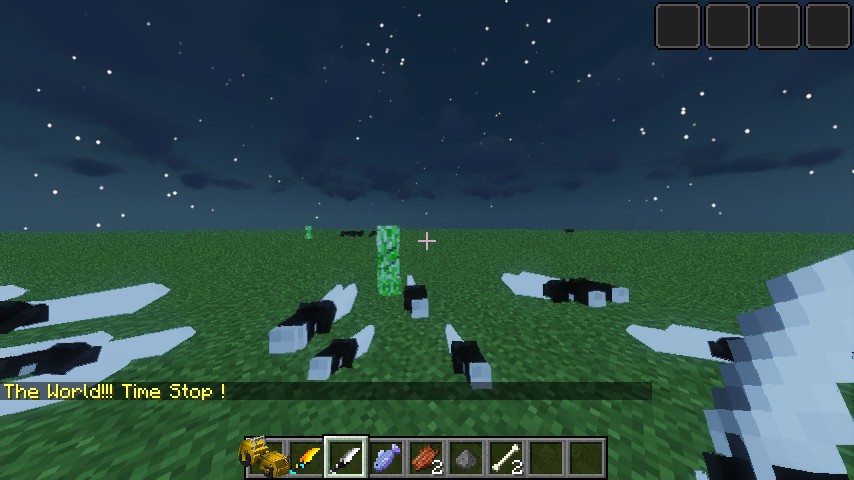Select the gray powder pile slot
The width and height of the screenshot is (854, 480).
coord(466,459)
